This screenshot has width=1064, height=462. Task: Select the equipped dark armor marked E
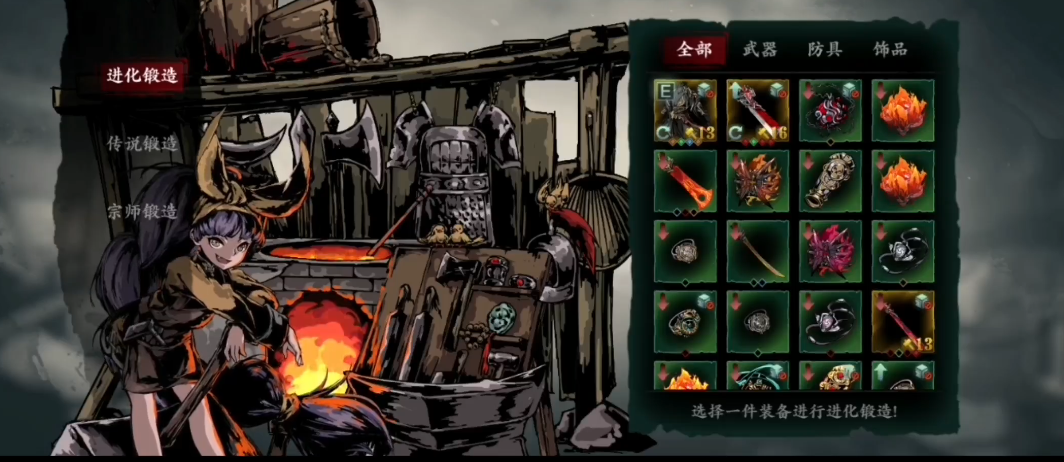pos(685,111)
